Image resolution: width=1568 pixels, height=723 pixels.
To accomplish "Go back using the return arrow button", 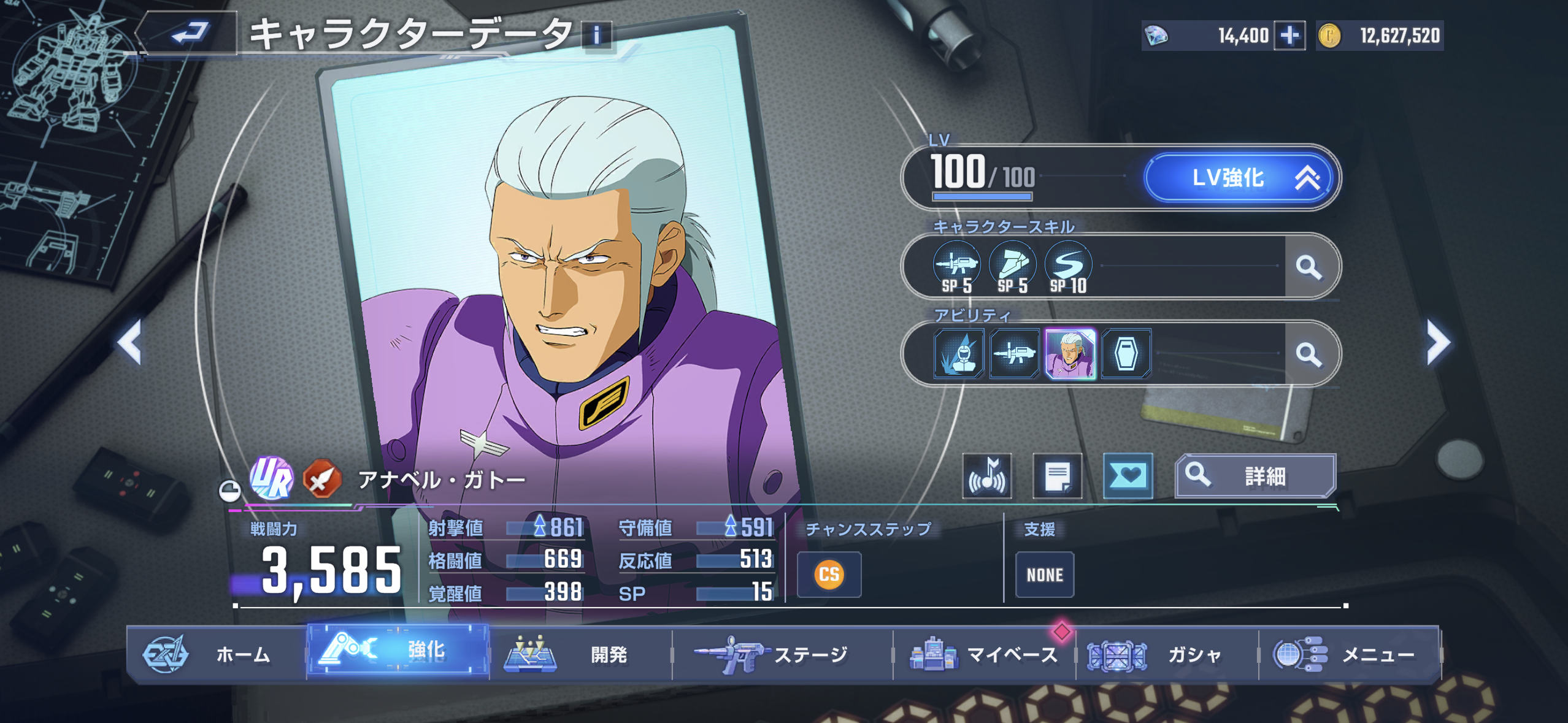I will pos(189,33).
